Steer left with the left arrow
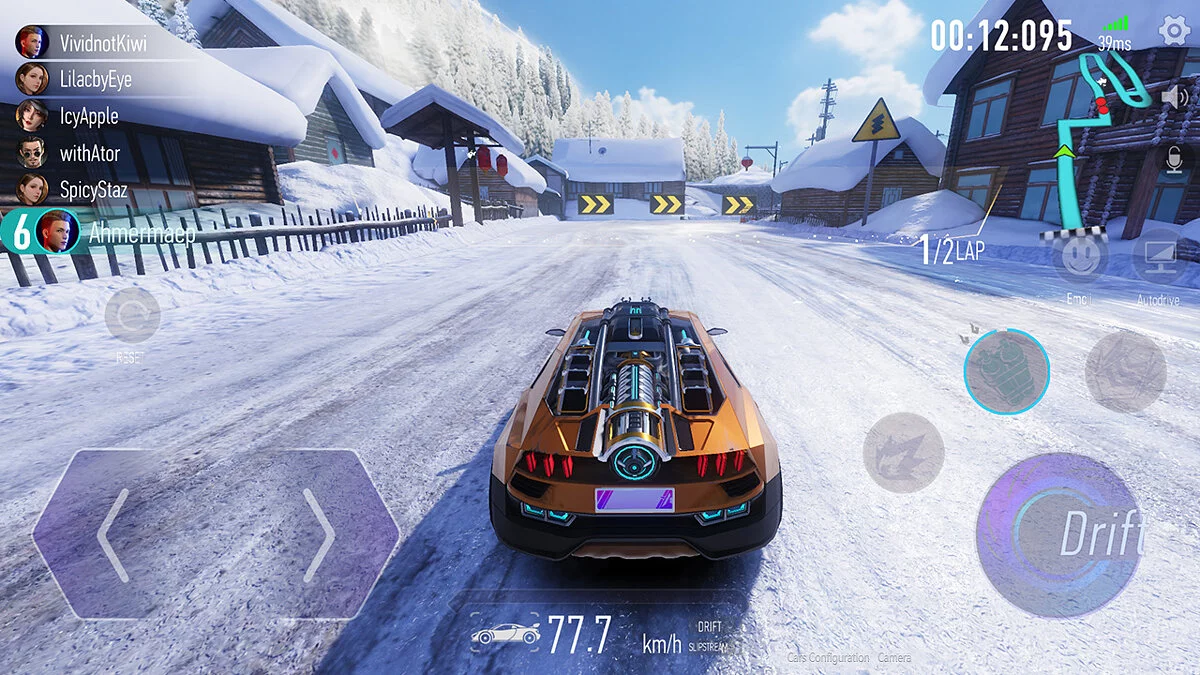 coord(113,535)
